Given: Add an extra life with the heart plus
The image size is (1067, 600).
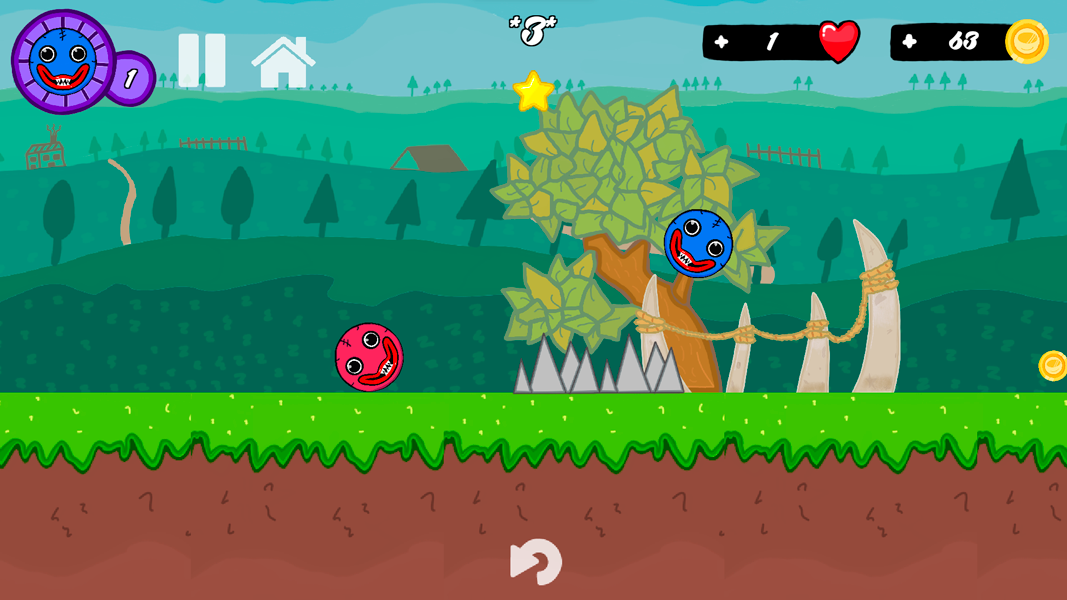Looking at the screenshot, I should pos(721,42).
